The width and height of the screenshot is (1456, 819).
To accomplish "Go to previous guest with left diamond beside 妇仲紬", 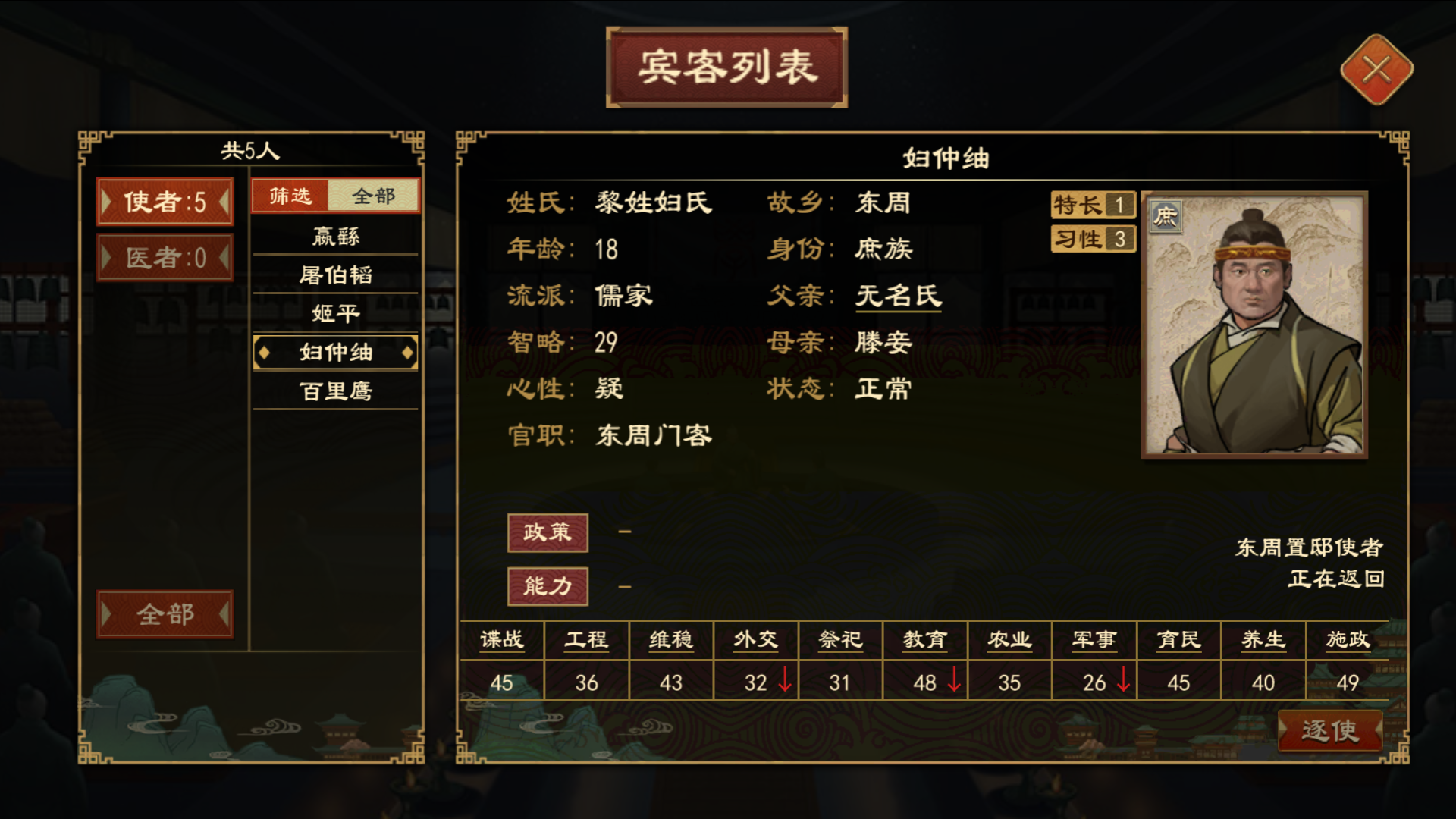I will point(266,352).
